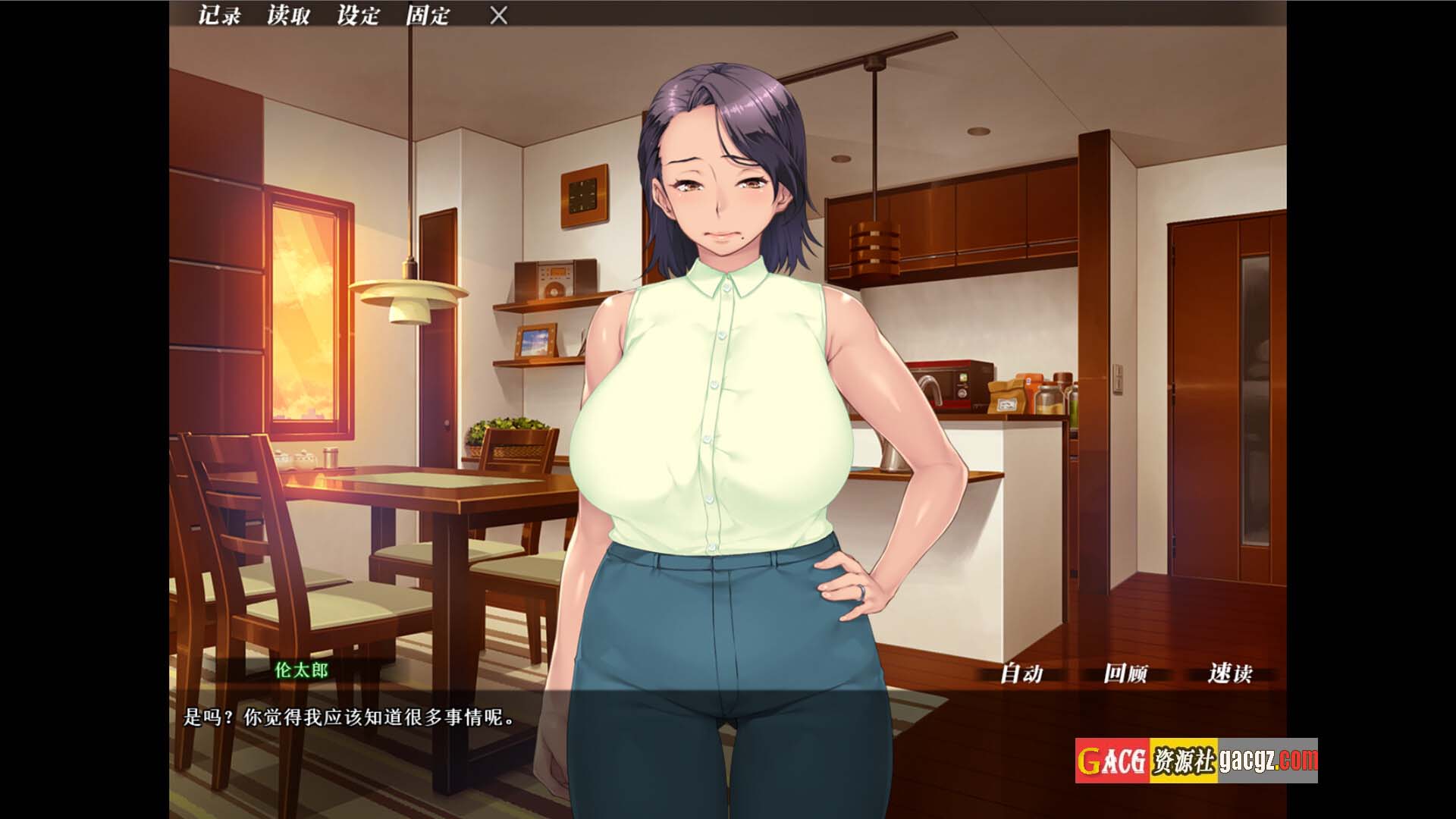Image resolution: width=1456 pixels, height=819 pixels.
Task: Activate 速读 fast-forward skip
Action: [x=1229, y=673]
